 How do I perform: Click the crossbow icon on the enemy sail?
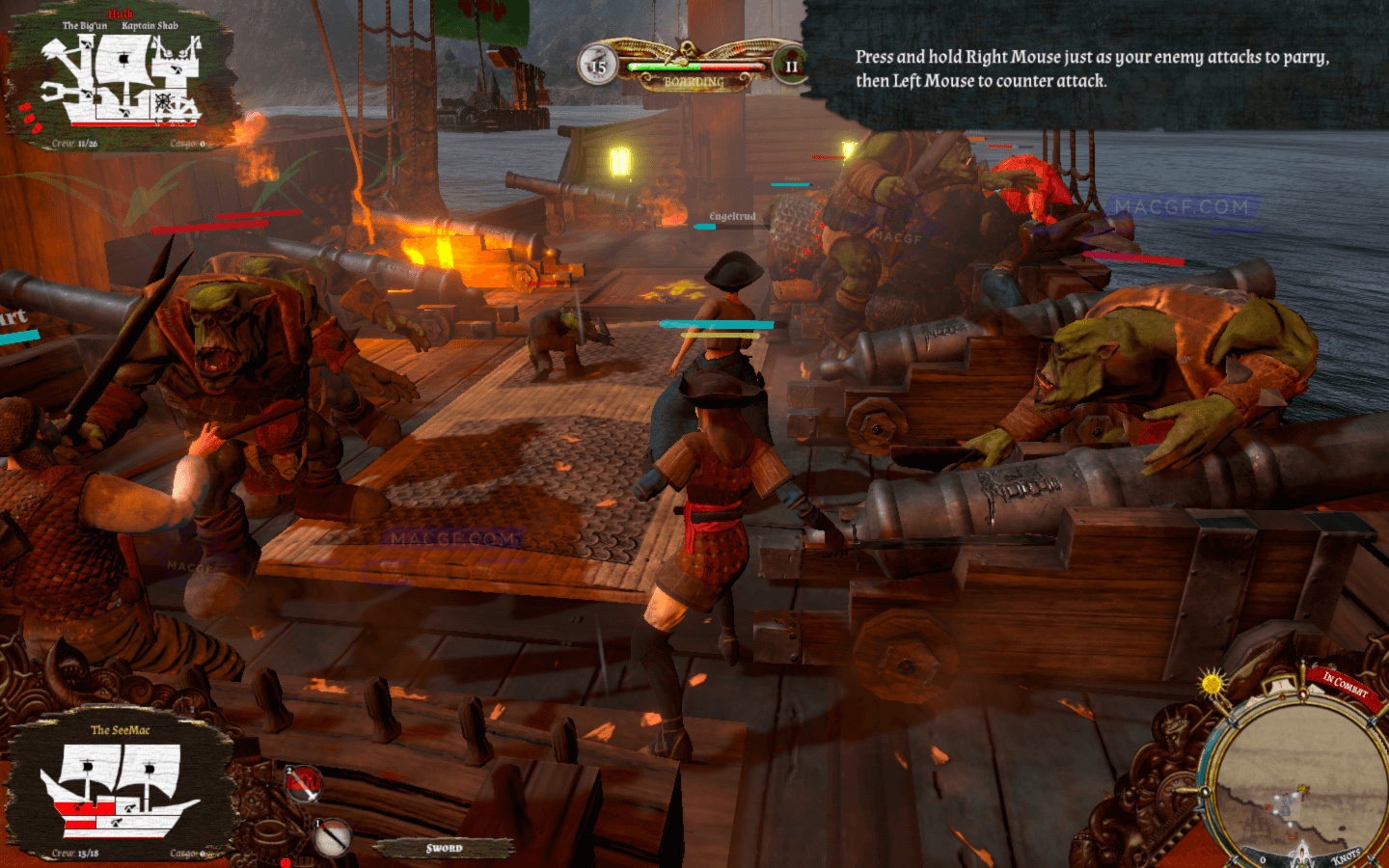point(124,58)
